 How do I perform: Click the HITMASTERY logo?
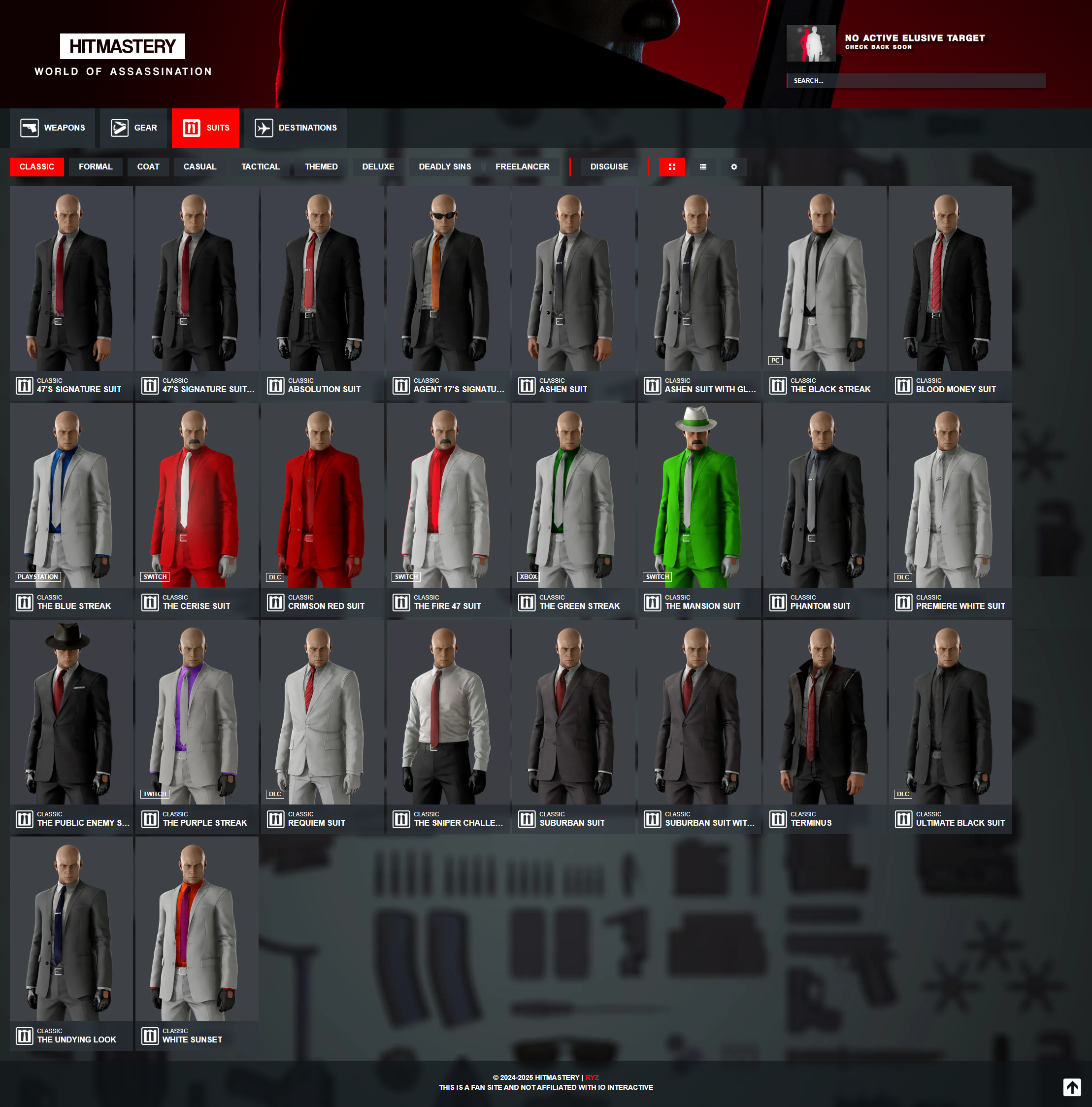point(123,46)
